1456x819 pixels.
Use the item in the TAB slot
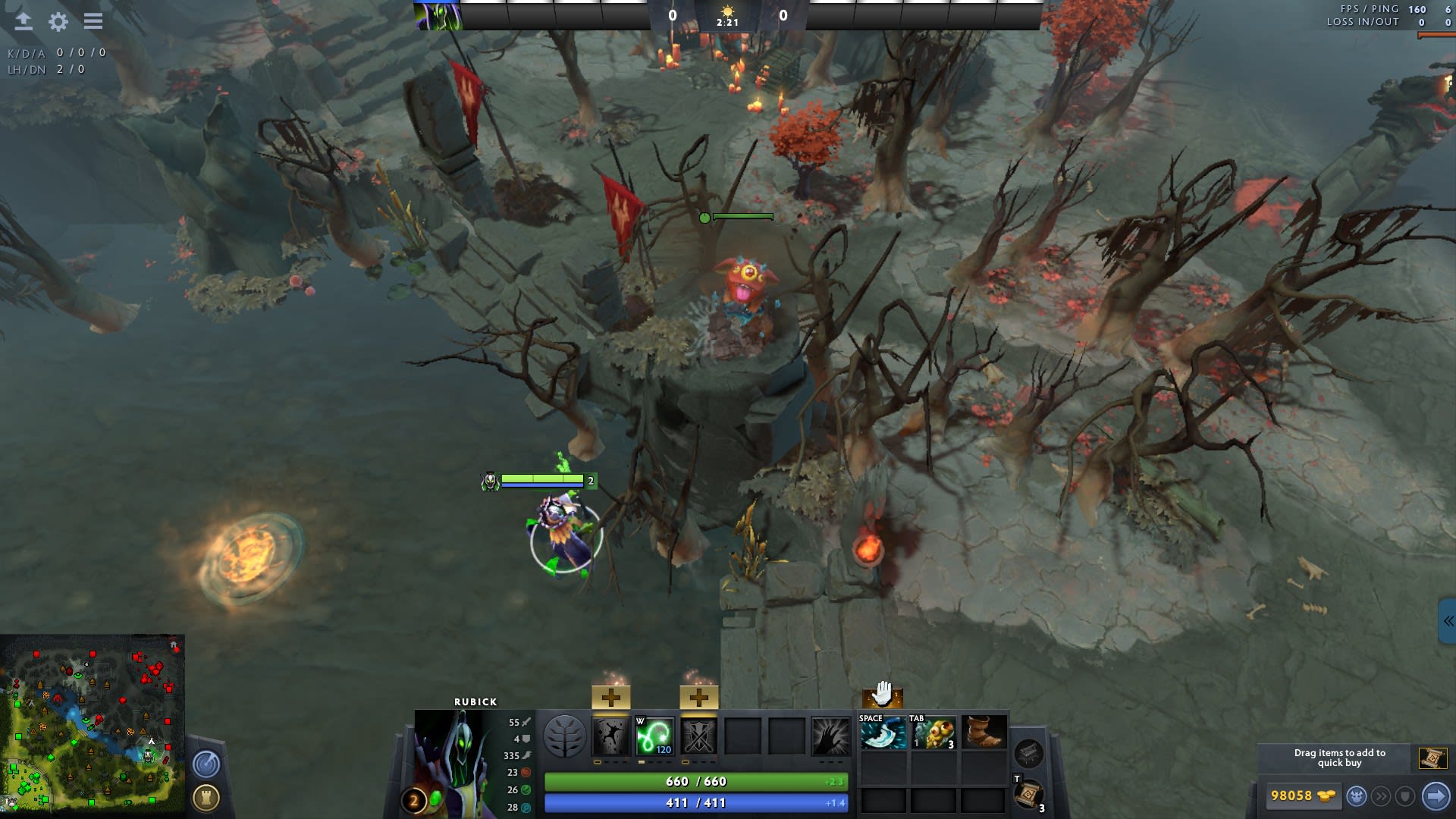(934, 733)
